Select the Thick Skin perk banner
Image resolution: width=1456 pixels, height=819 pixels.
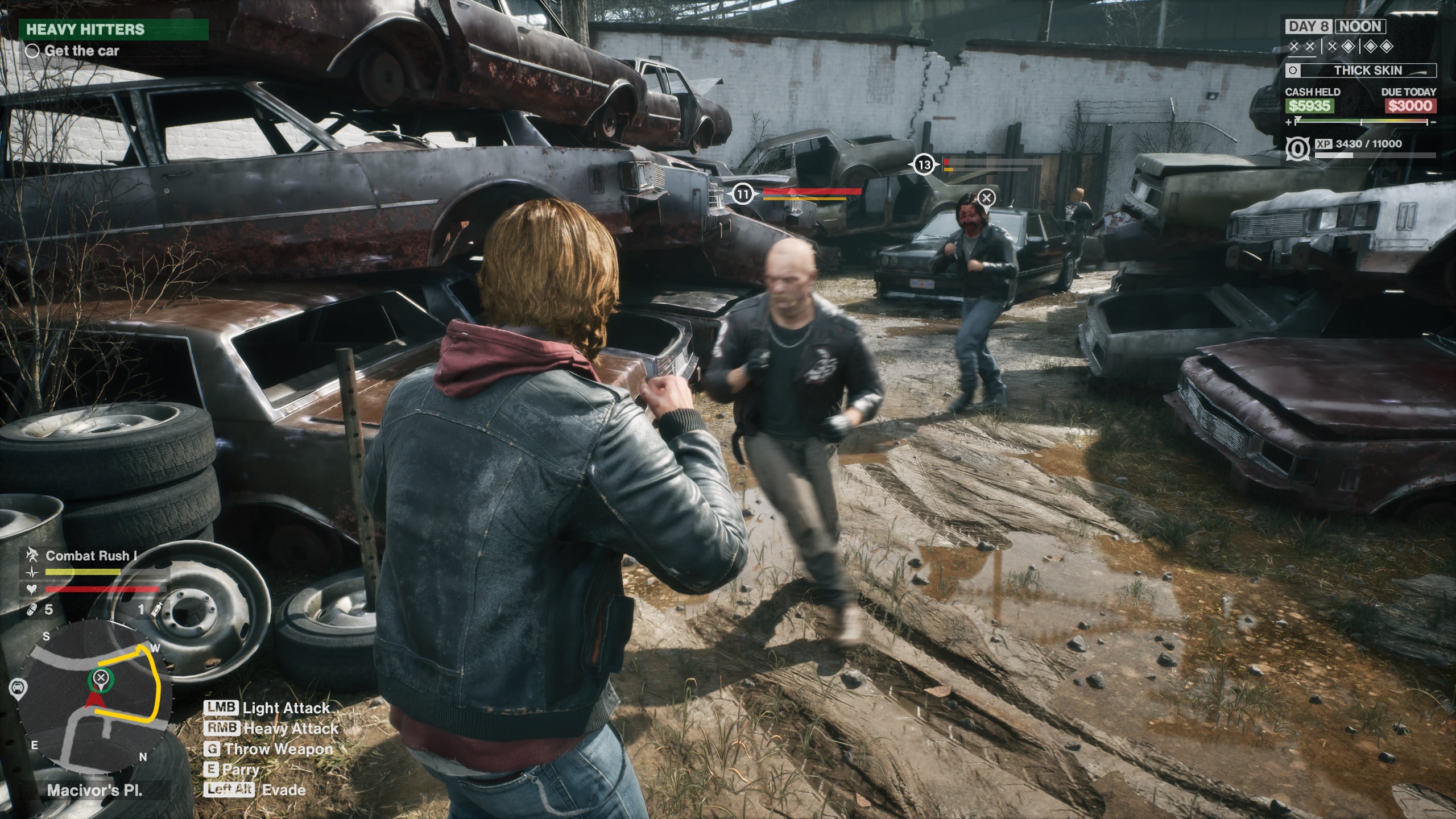[x=1360, y=71]
